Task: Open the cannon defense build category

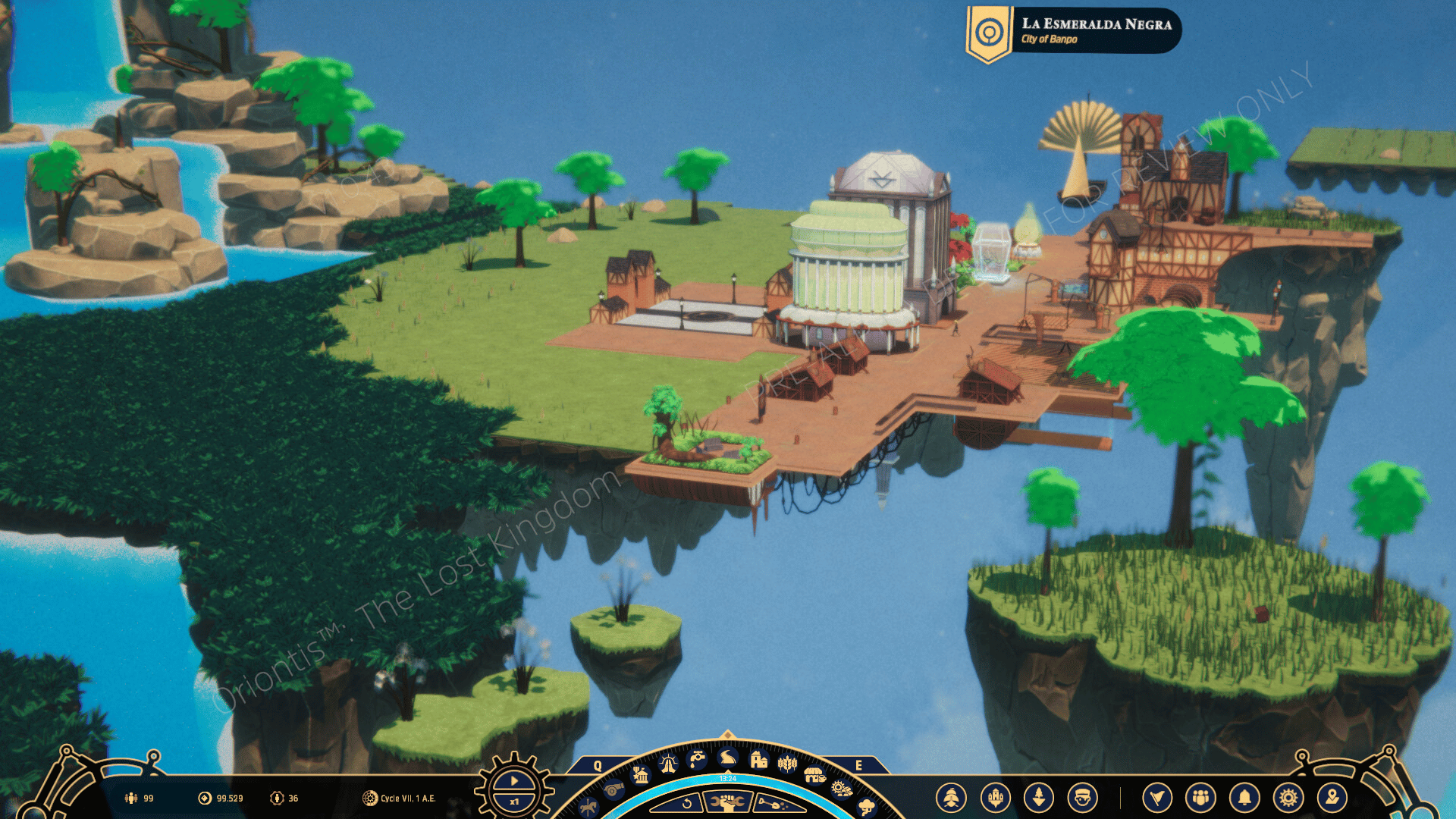Action: tap(613, 790)
